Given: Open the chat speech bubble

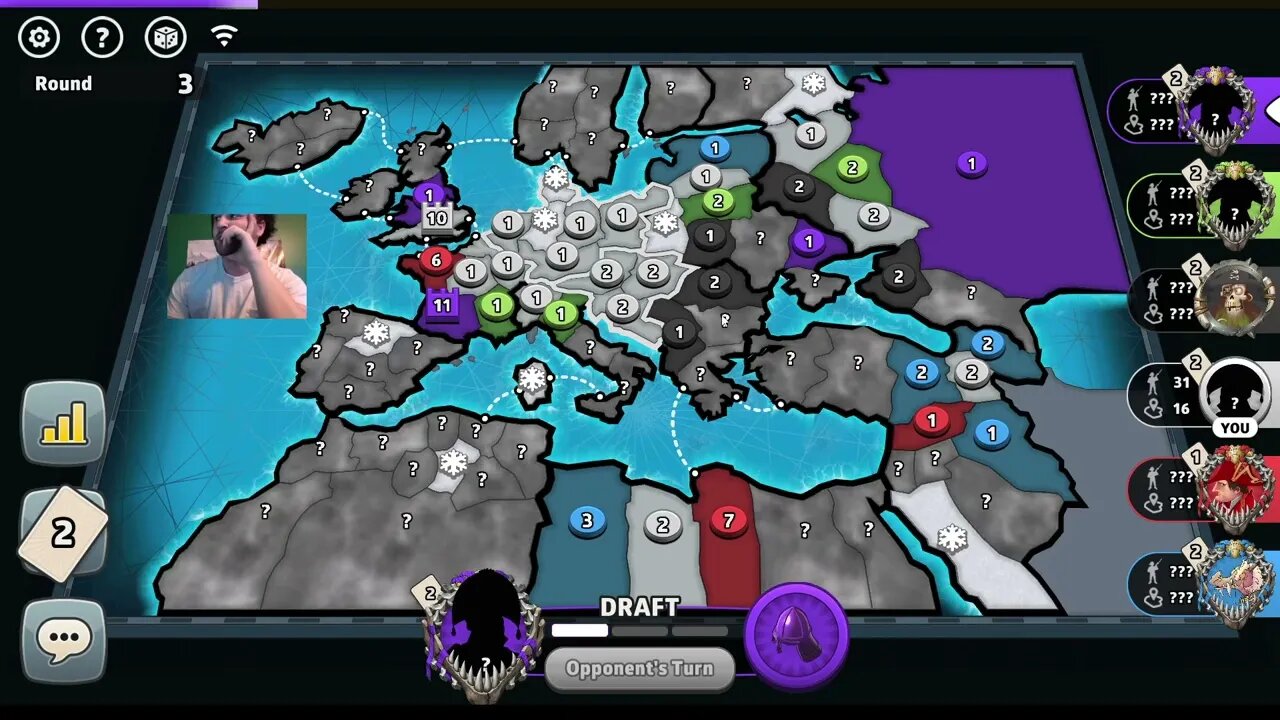Looking at the screenshot, I should pos(63,638).
